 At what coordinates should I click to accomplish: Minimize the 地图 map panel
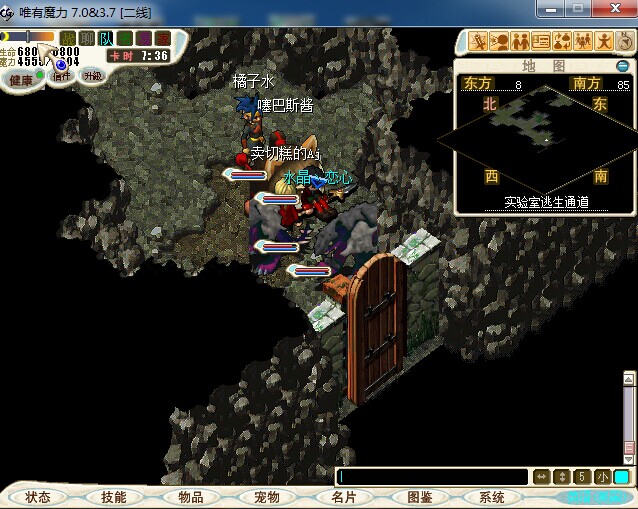pos(622,66)
